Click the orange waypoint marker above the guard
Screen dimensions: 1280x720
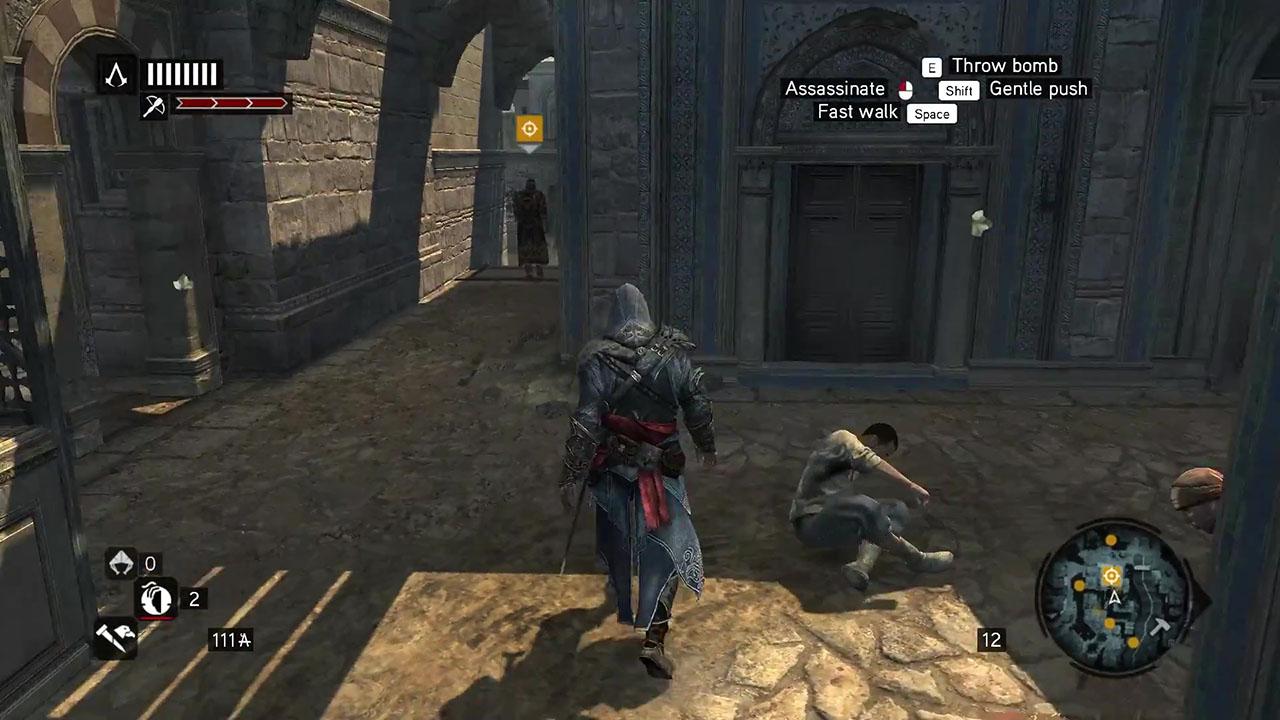(x=528, y=128)
